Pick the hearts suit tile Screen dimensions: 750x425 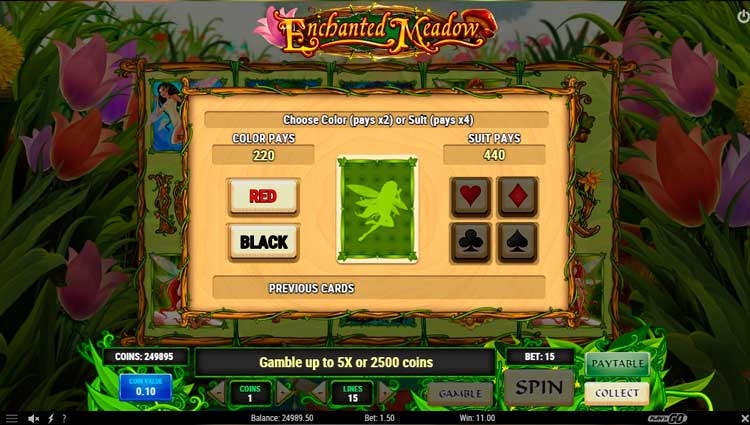click(x=470, y=196)
